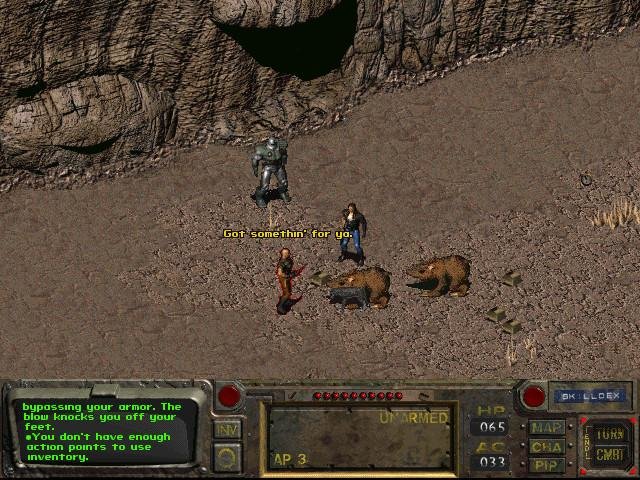End combat with the CMBT button

pyautogui.click(x=609, y=455)
